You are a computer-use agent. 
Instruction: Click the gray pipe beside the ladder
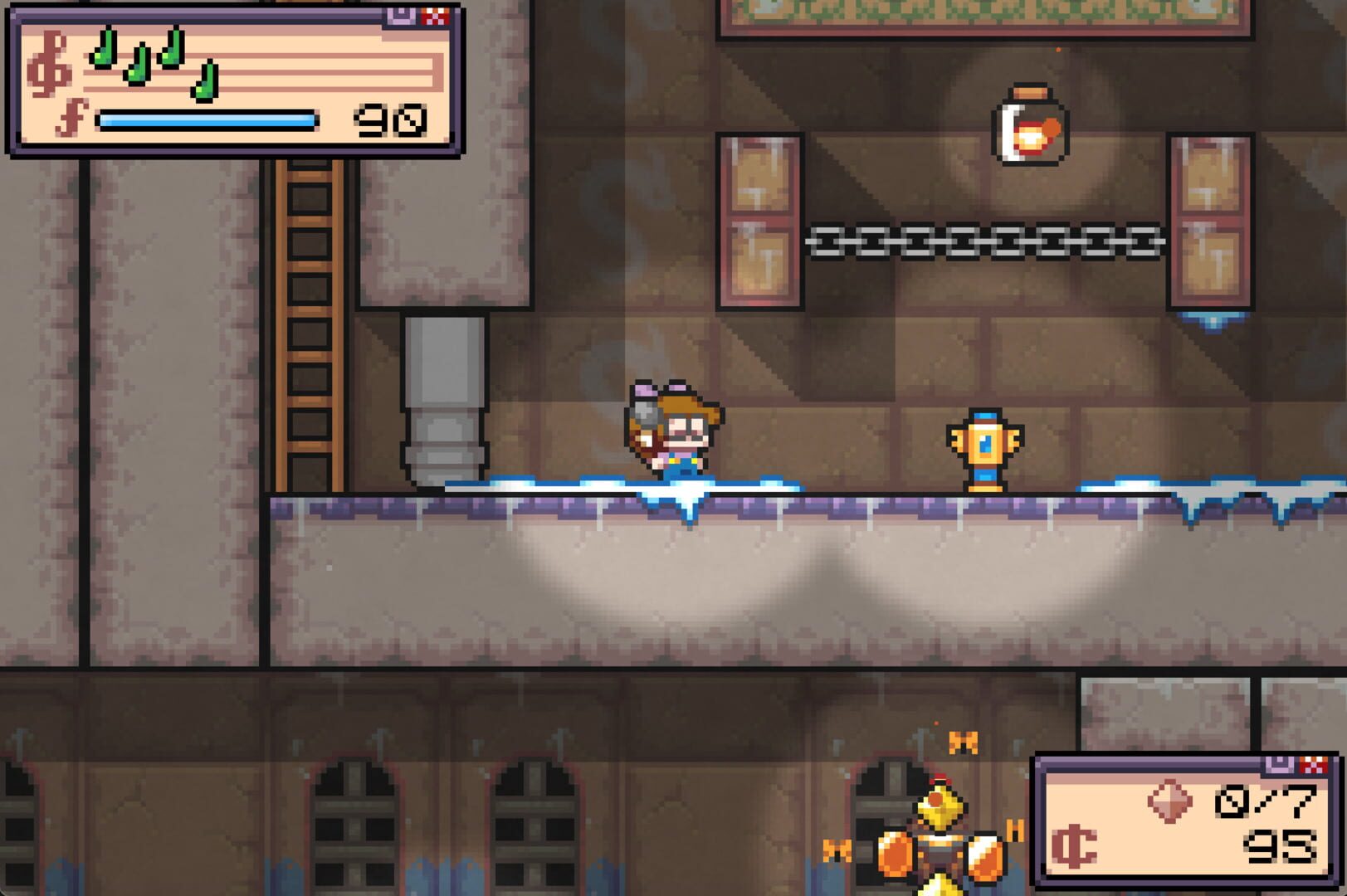pos(443,398)
